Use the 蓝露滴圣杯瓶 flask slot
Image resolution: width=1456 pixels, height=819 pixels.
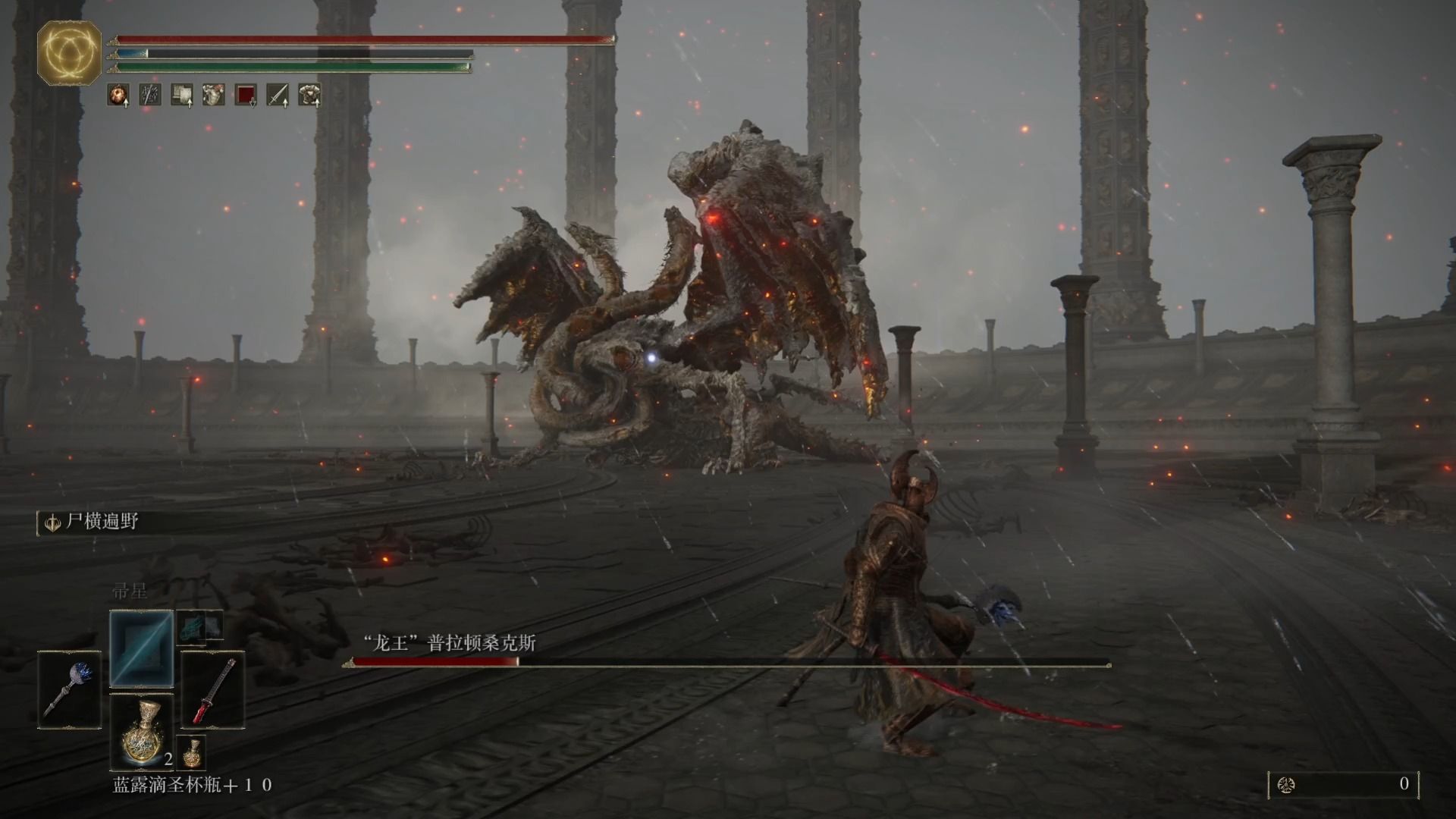142,732
